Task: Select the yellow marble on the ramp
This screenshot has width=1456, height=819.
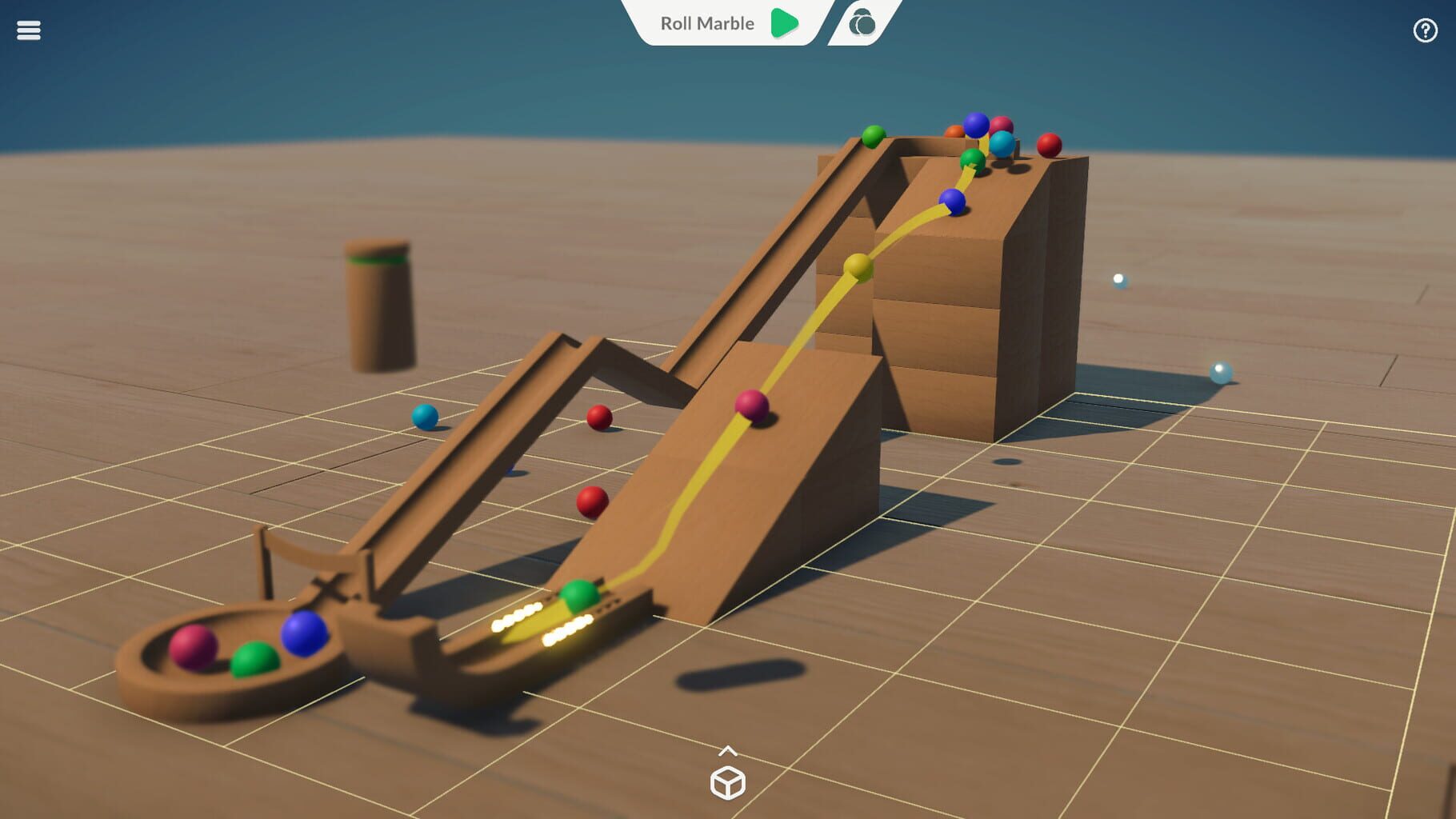Action: (x=857, y=266)
